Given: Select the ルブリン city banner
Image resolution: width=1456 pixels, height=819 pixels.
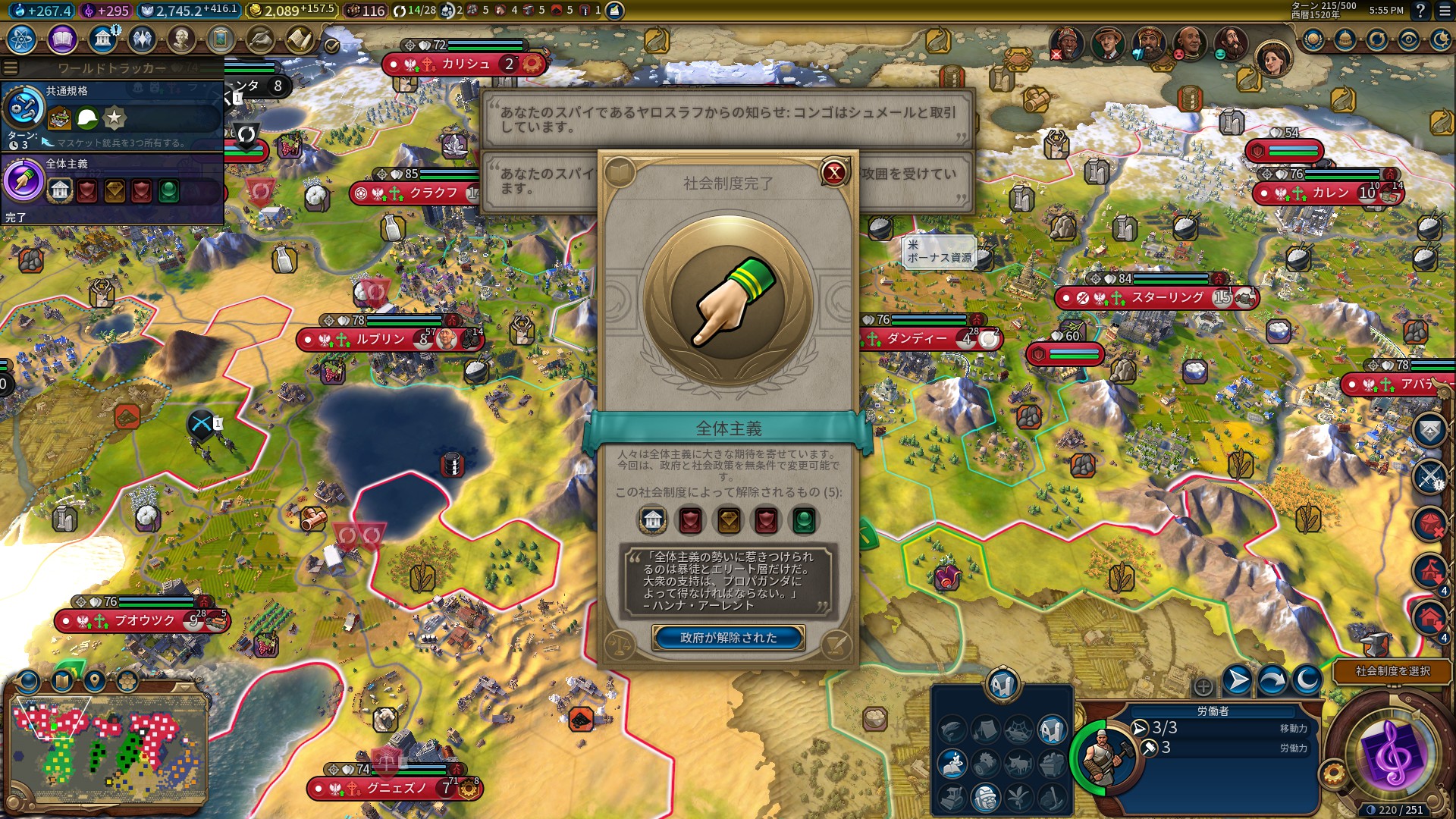Looking at the screenshot, I should click(380, 339).
